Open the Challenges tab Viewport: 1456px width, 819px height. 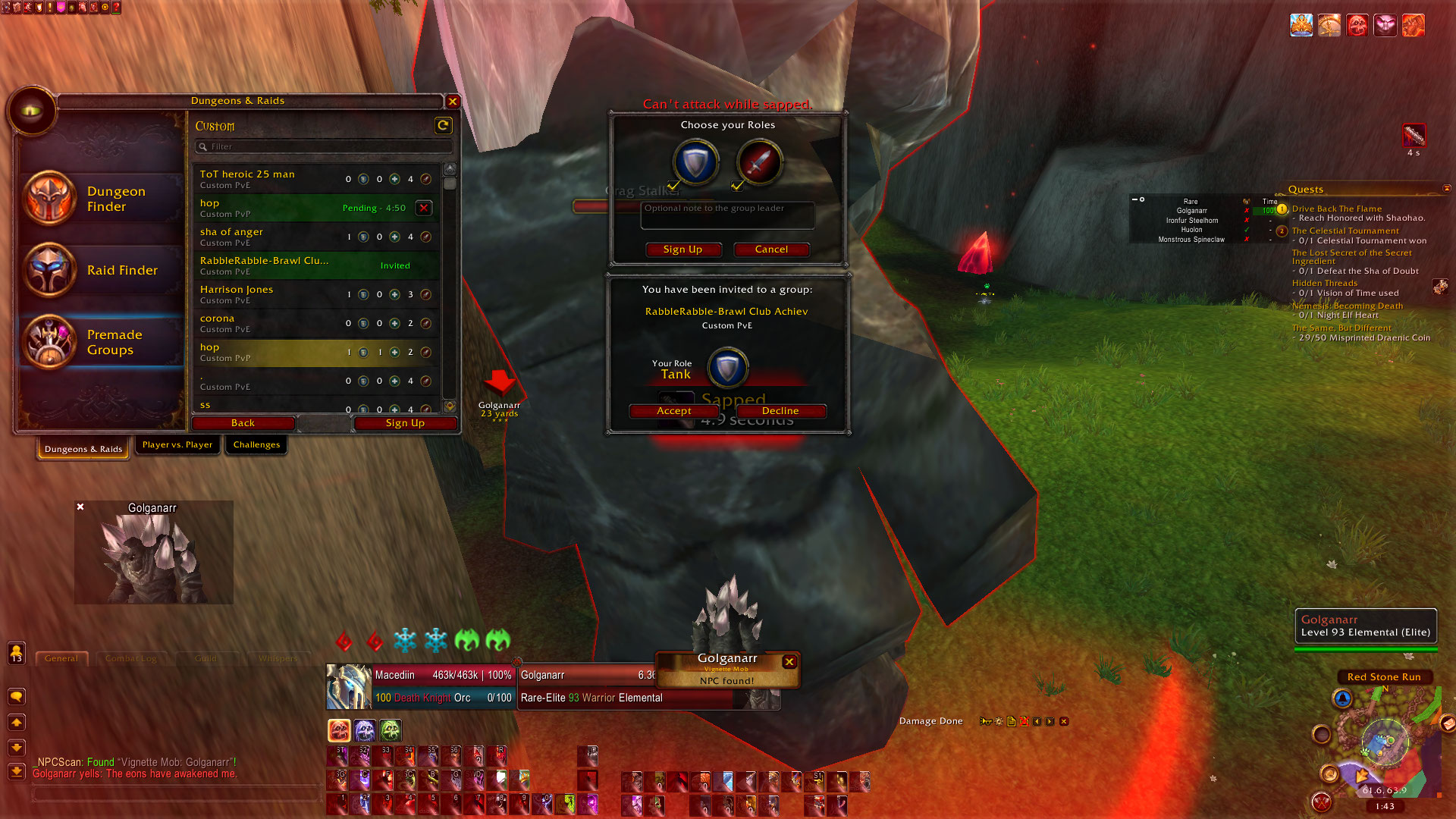point(256,445)
